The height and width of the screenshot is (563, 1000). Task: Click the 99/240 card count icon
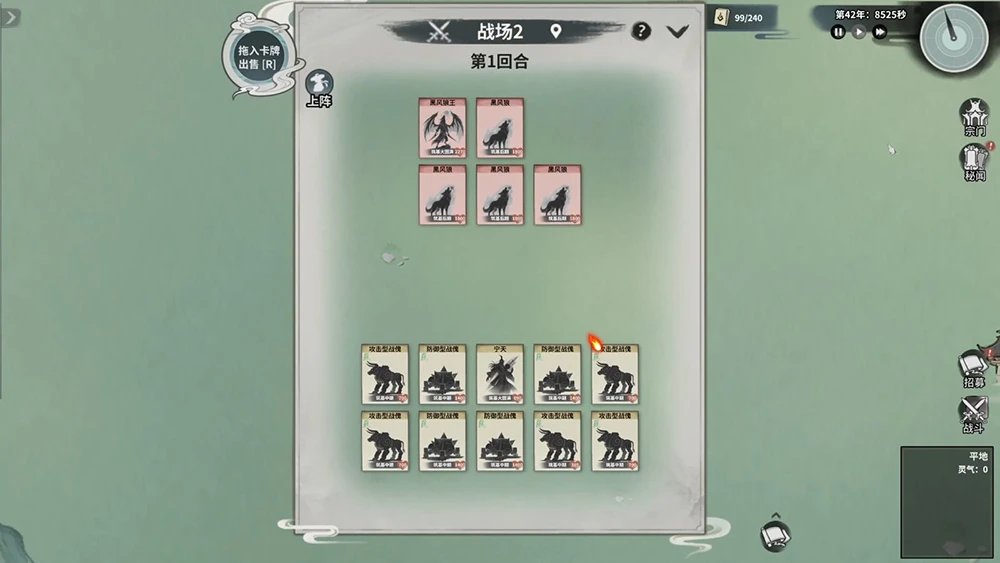(x=723, y=17)
